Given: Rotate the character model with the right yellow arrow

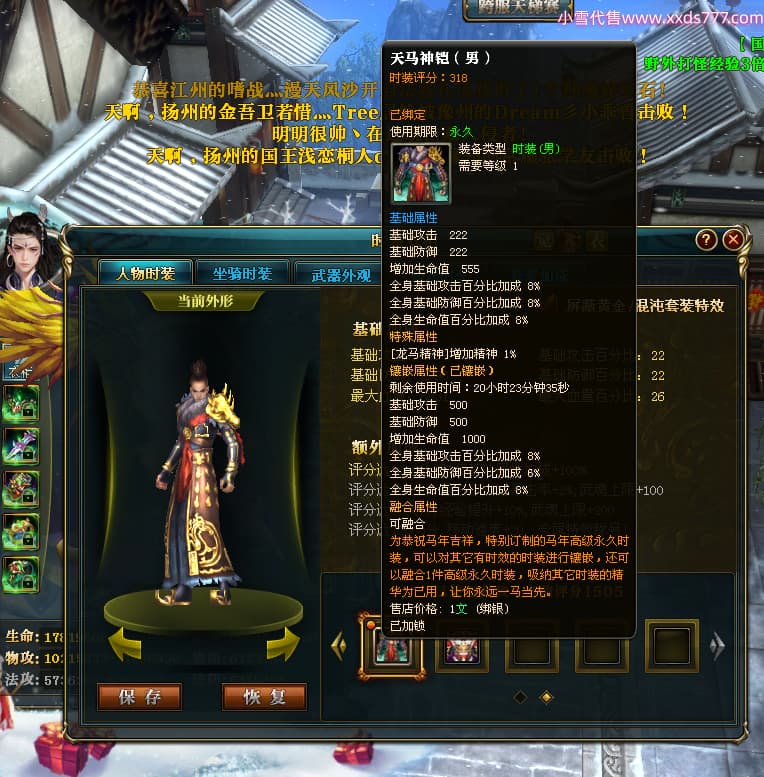Looking at the screenshot, I should tap(282, 644).
